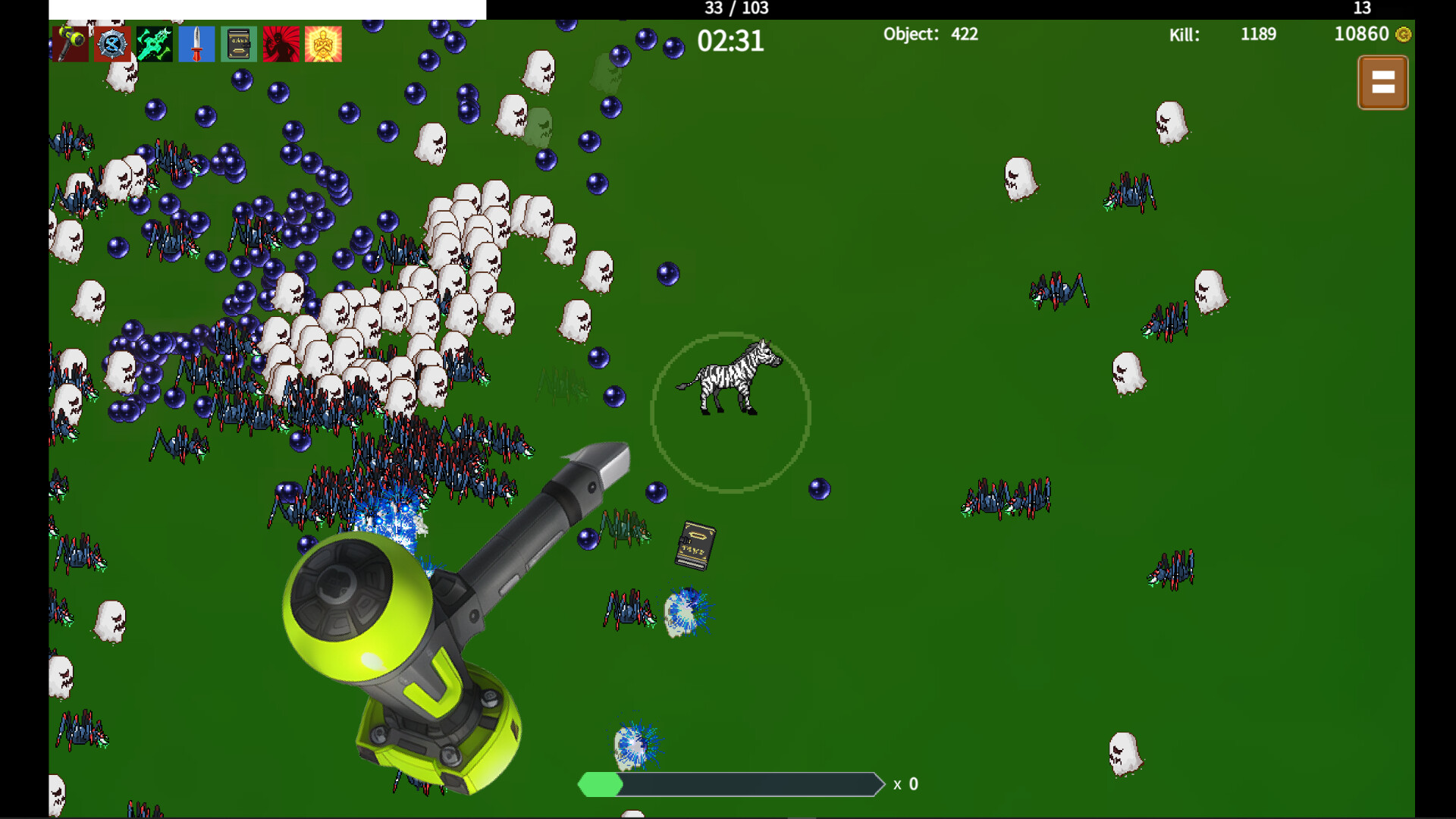The height and width of the screenshot is (819, 1456).
Task: Click the level counter showing 13
Action: click(x=1360, y=8)
